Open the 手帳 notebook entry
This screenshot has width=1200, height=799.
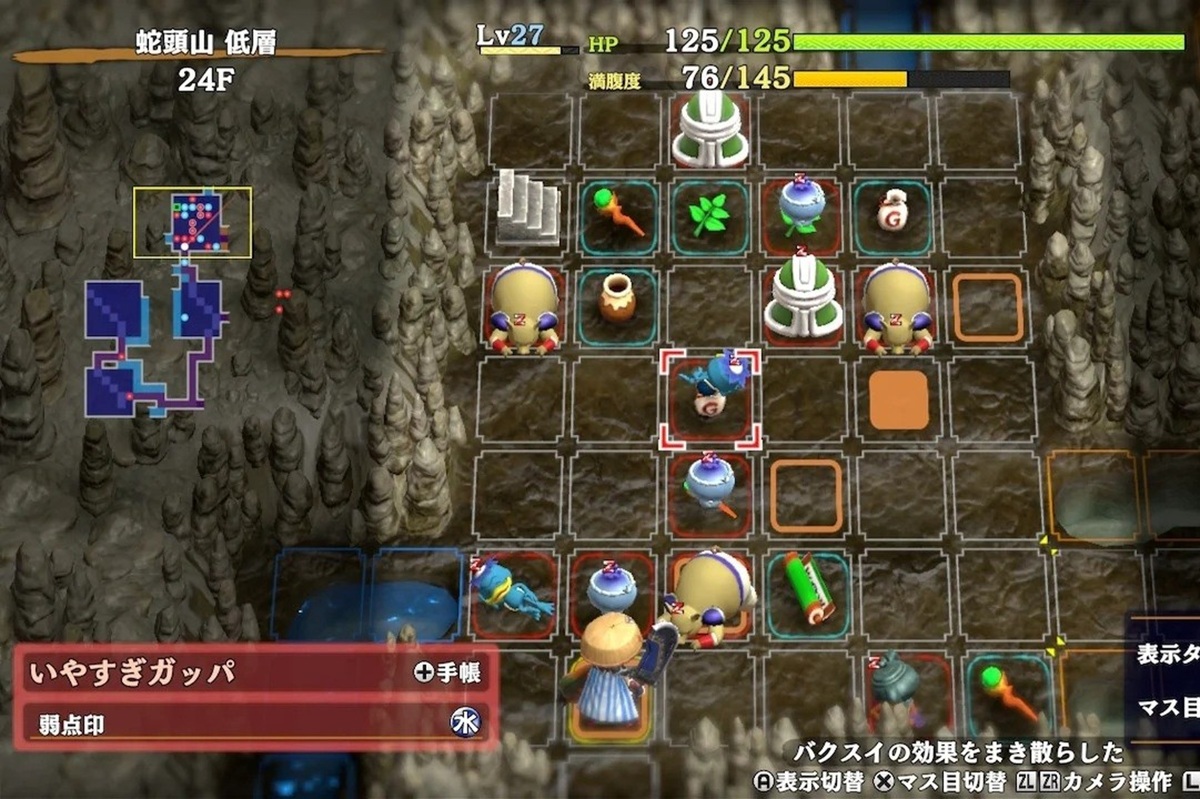pos(447,672)
